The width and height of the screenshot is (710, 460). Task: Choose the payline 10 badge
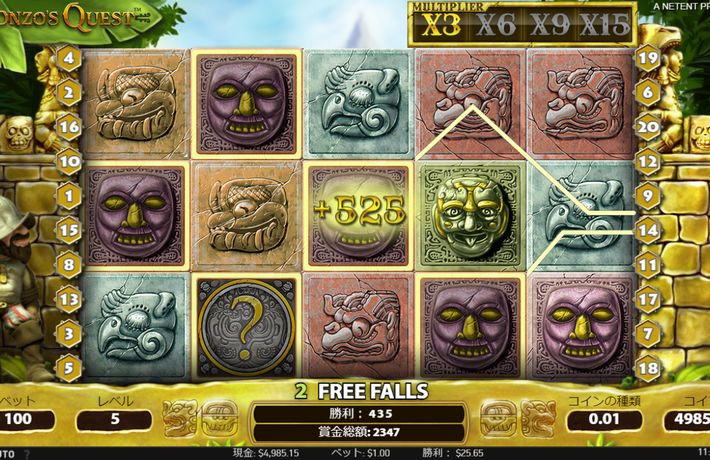[x=70, y=160]
